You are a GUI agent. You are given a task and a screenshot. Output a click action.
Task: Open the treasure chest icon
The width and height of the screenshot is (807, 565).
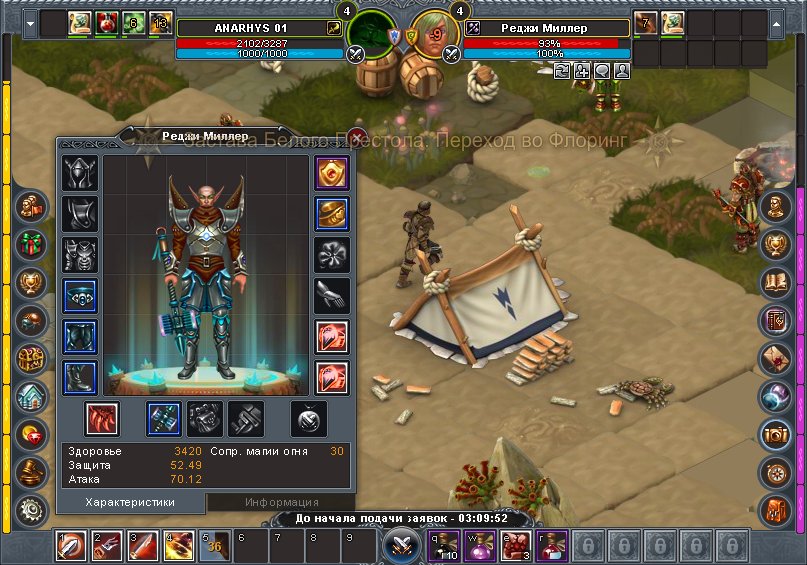(31, 358)
